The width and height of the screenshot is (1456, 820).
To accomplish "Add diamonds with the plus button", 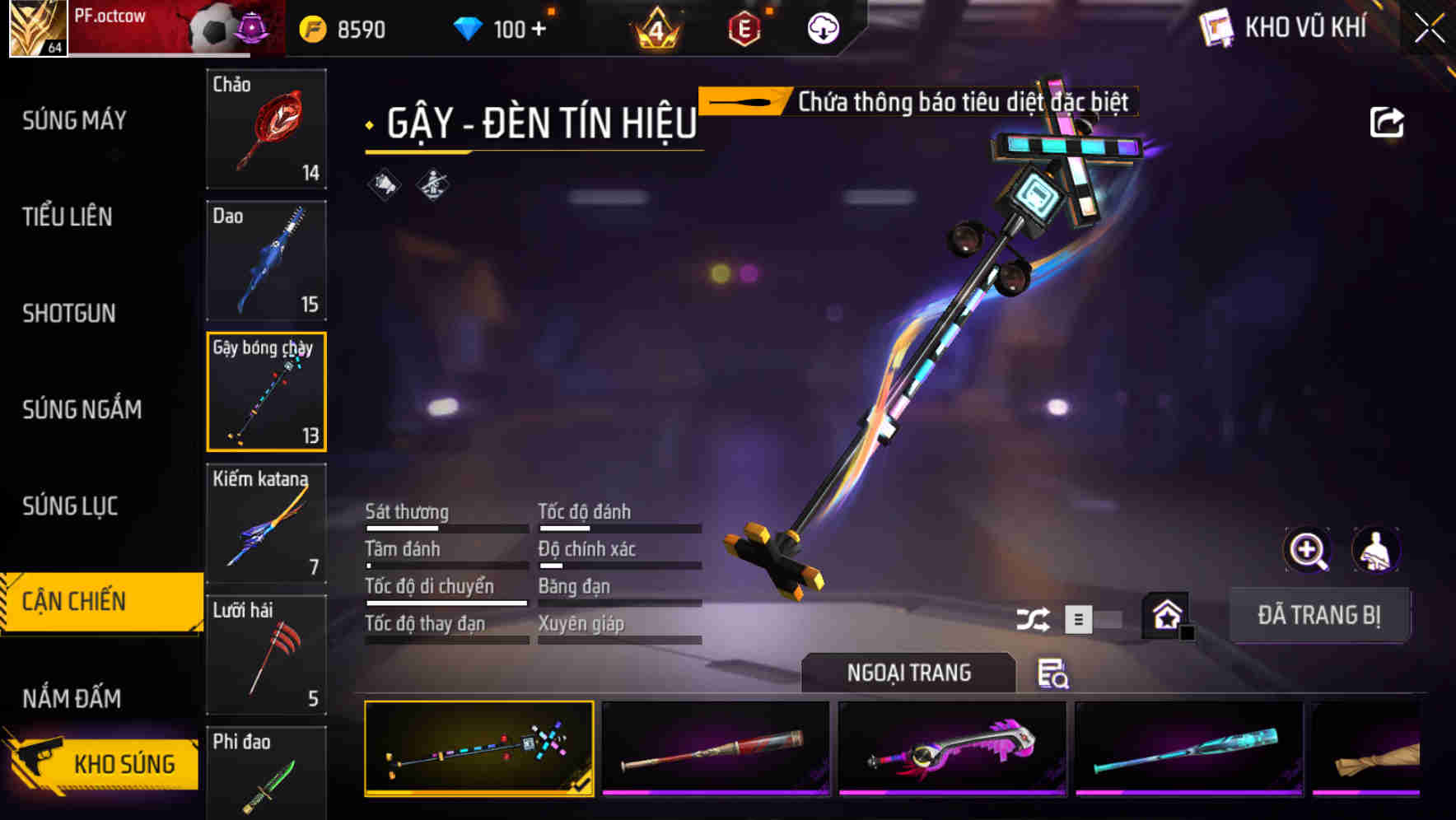I will (x=539, y=30).
